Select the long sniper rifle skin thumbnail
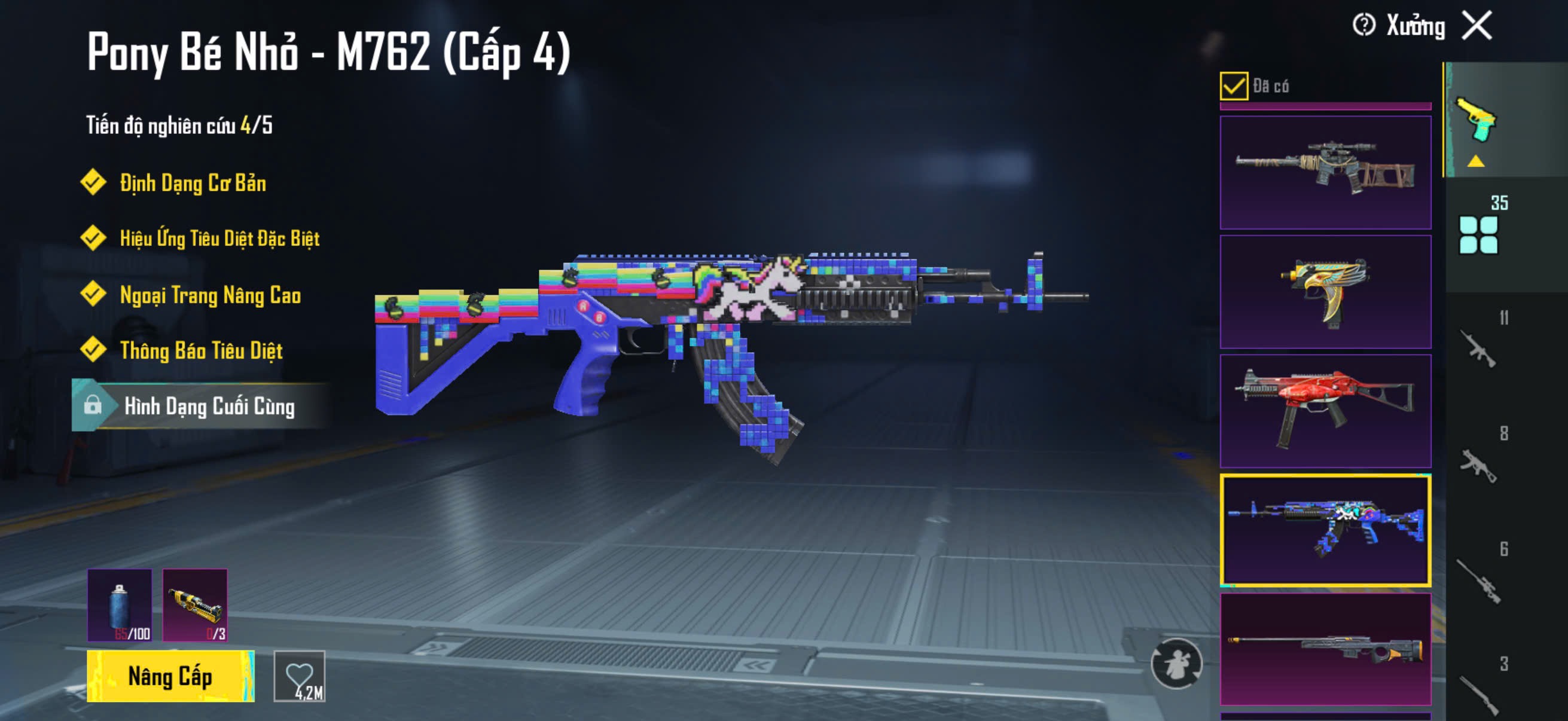 (1325, 649)
